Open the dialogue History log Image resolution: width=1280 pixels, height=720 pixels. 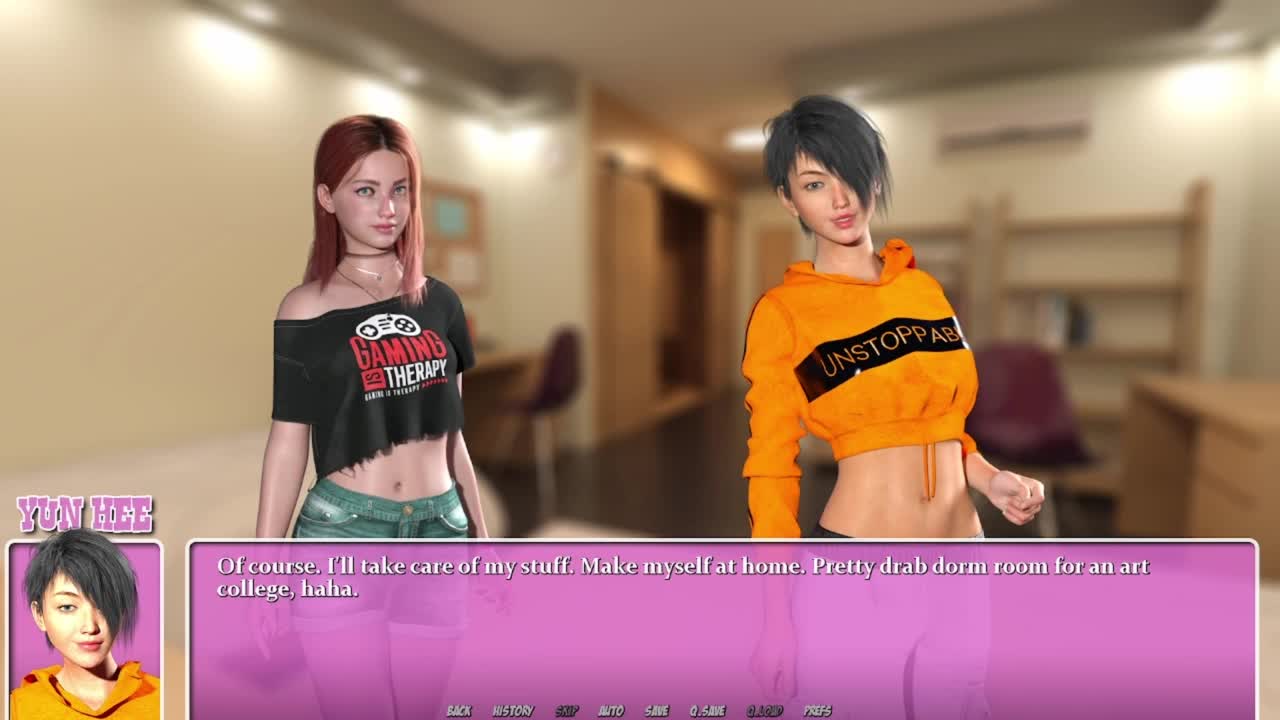tap(513, 711)
